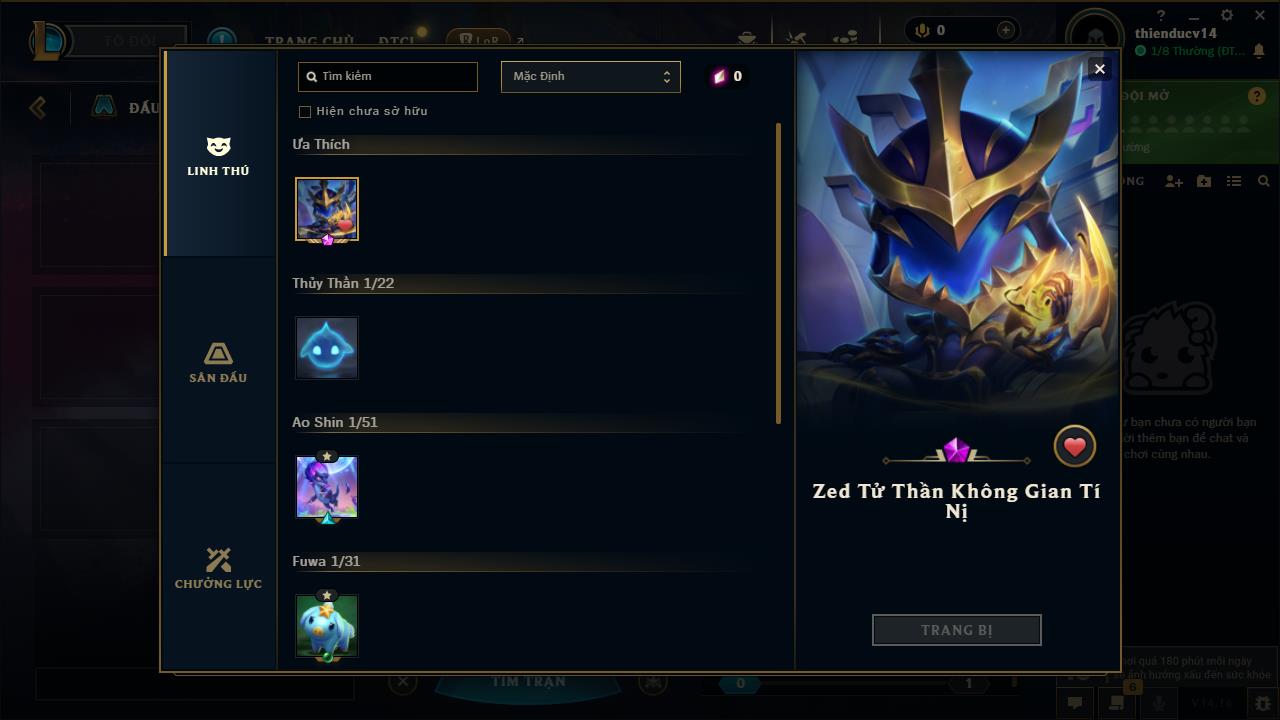Select the Fuwa green creature thumbnail
Viewport: 1280px width, 720px height.
(x=327, y=626)
